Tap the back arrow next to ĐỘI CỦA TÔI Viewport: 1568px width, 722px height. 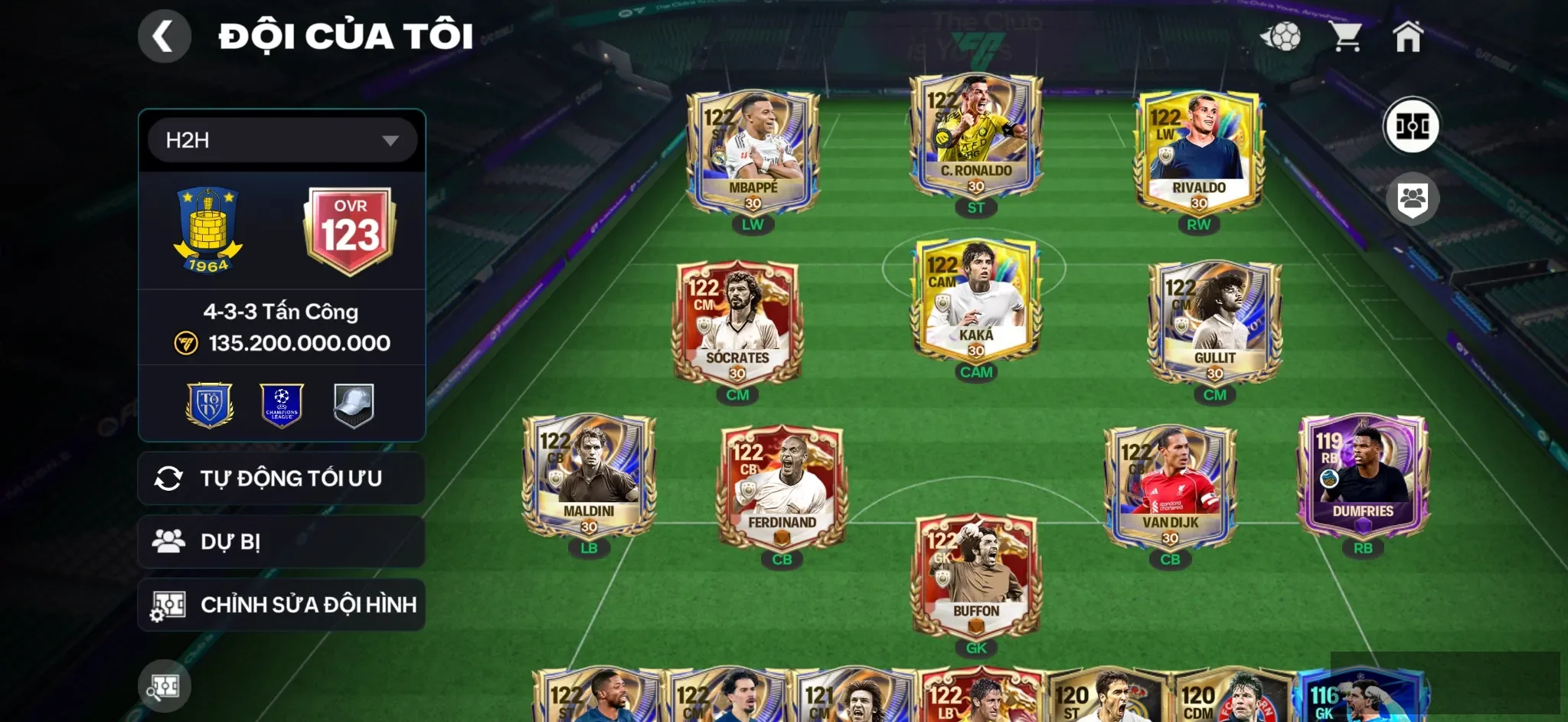coord(163,35)
